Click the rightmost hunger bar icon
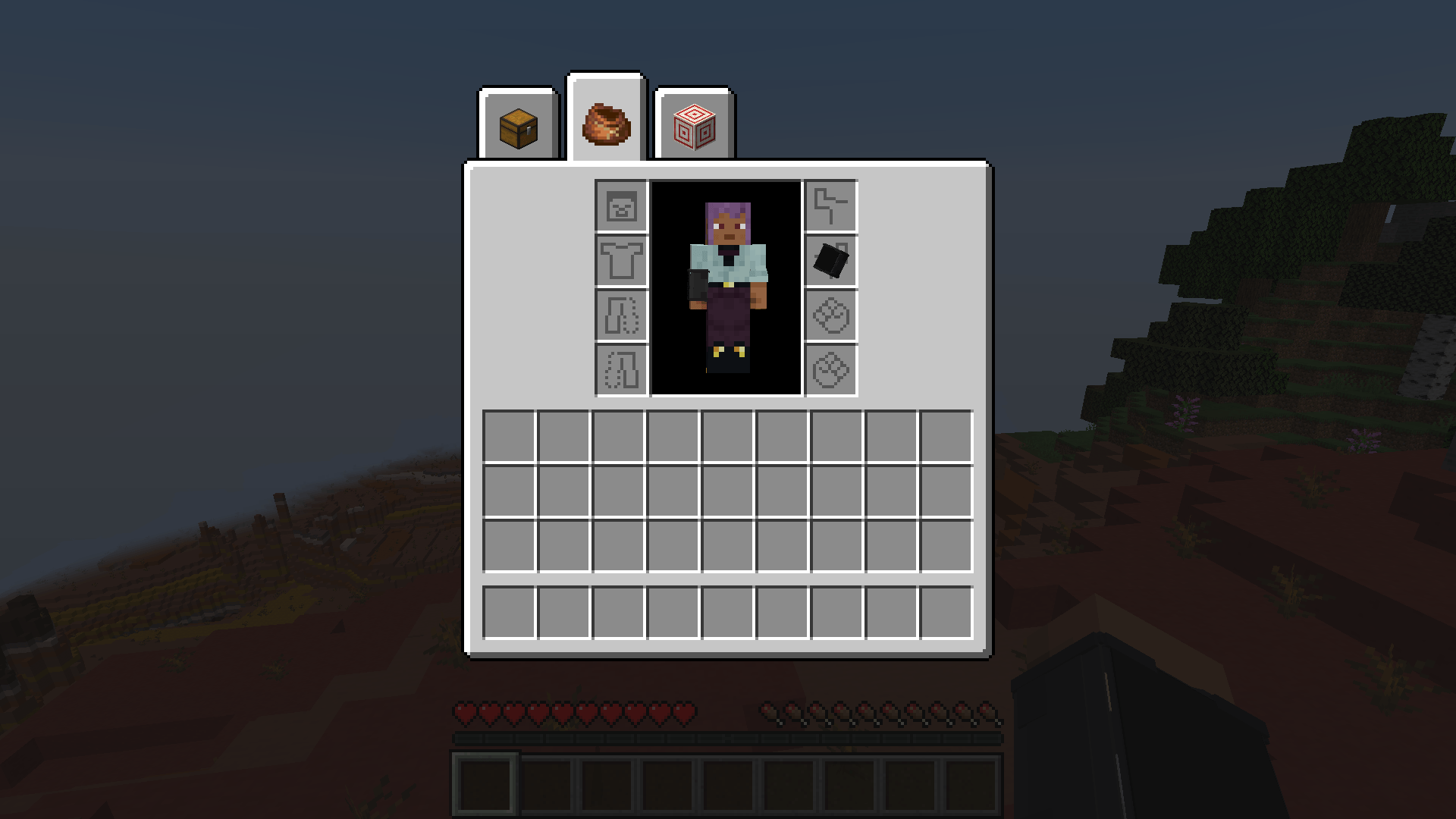 [988, 711]
